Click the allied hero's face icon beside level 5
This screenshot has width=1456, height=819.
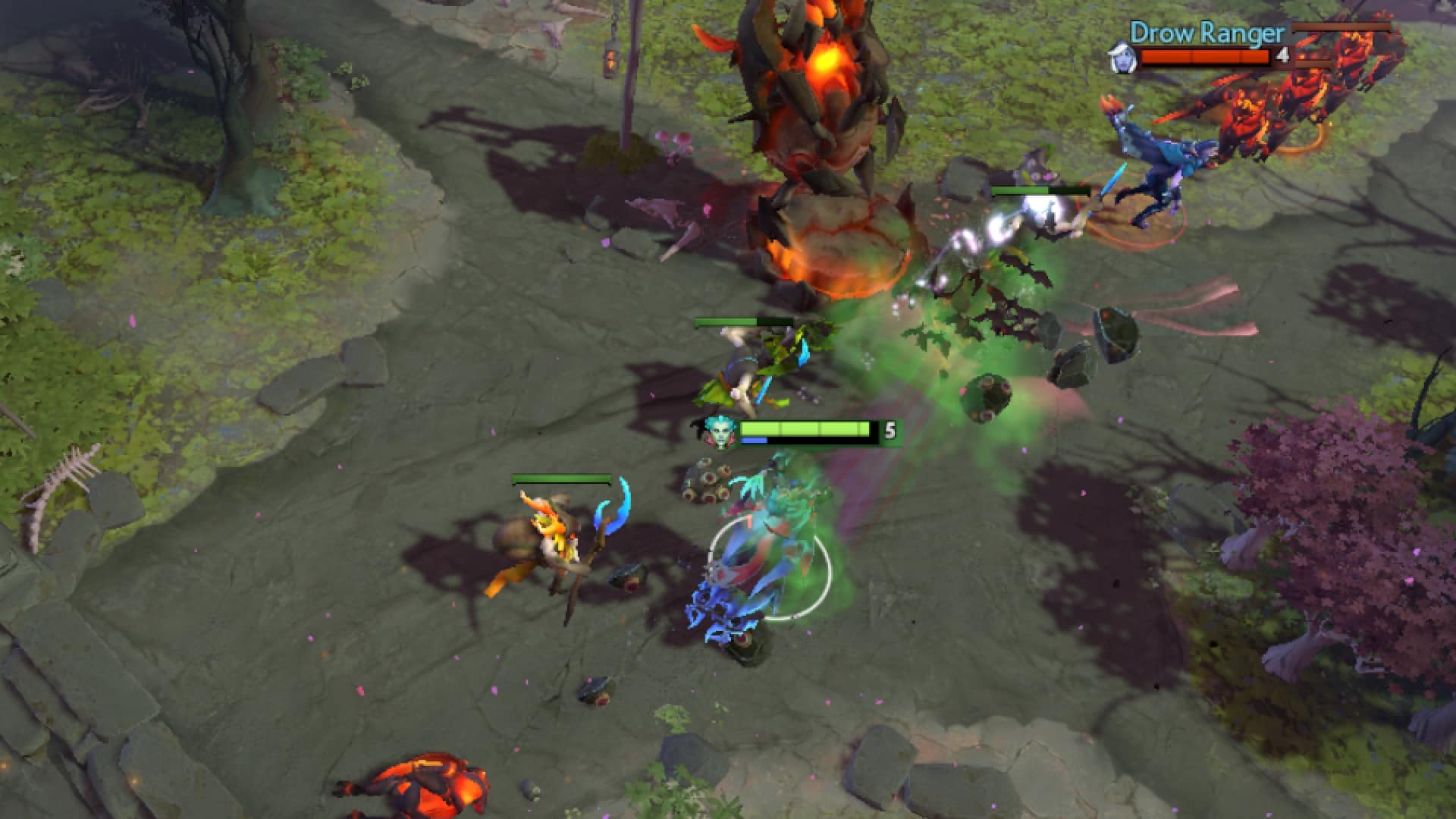click(x=718, y=429)
